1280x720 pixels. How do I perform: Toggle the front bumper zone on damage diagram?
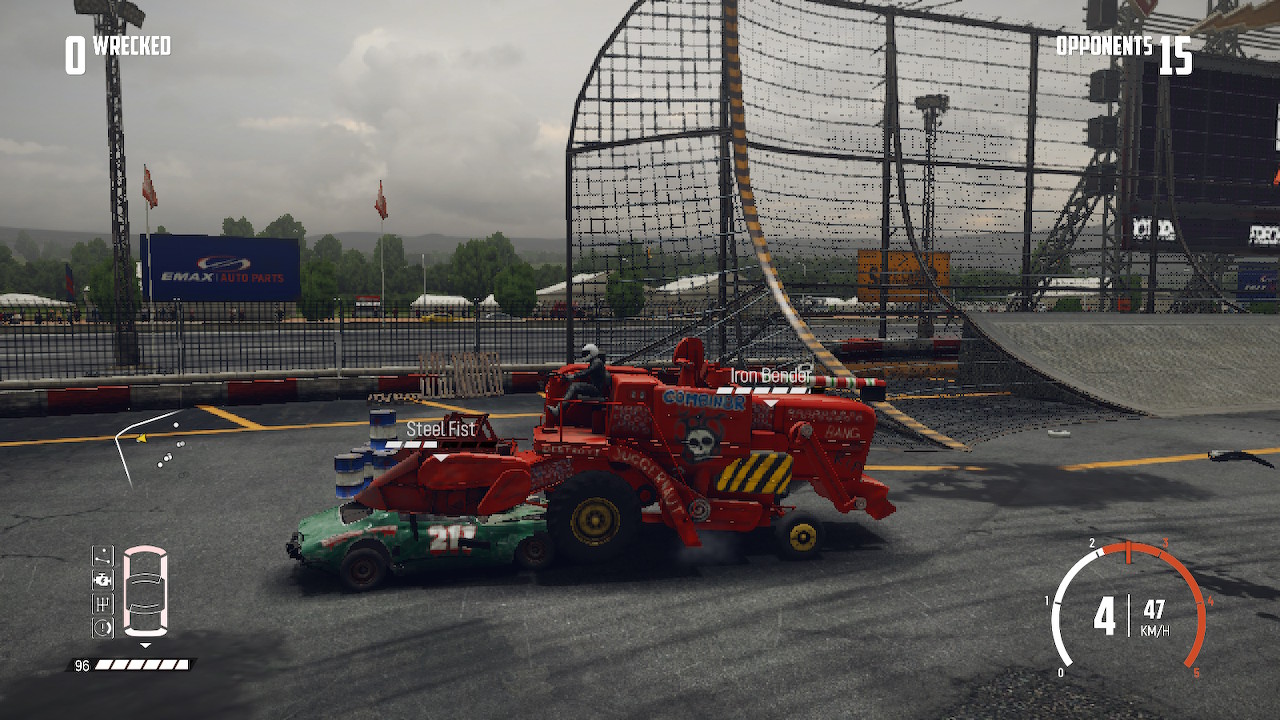tap(145, 550)
